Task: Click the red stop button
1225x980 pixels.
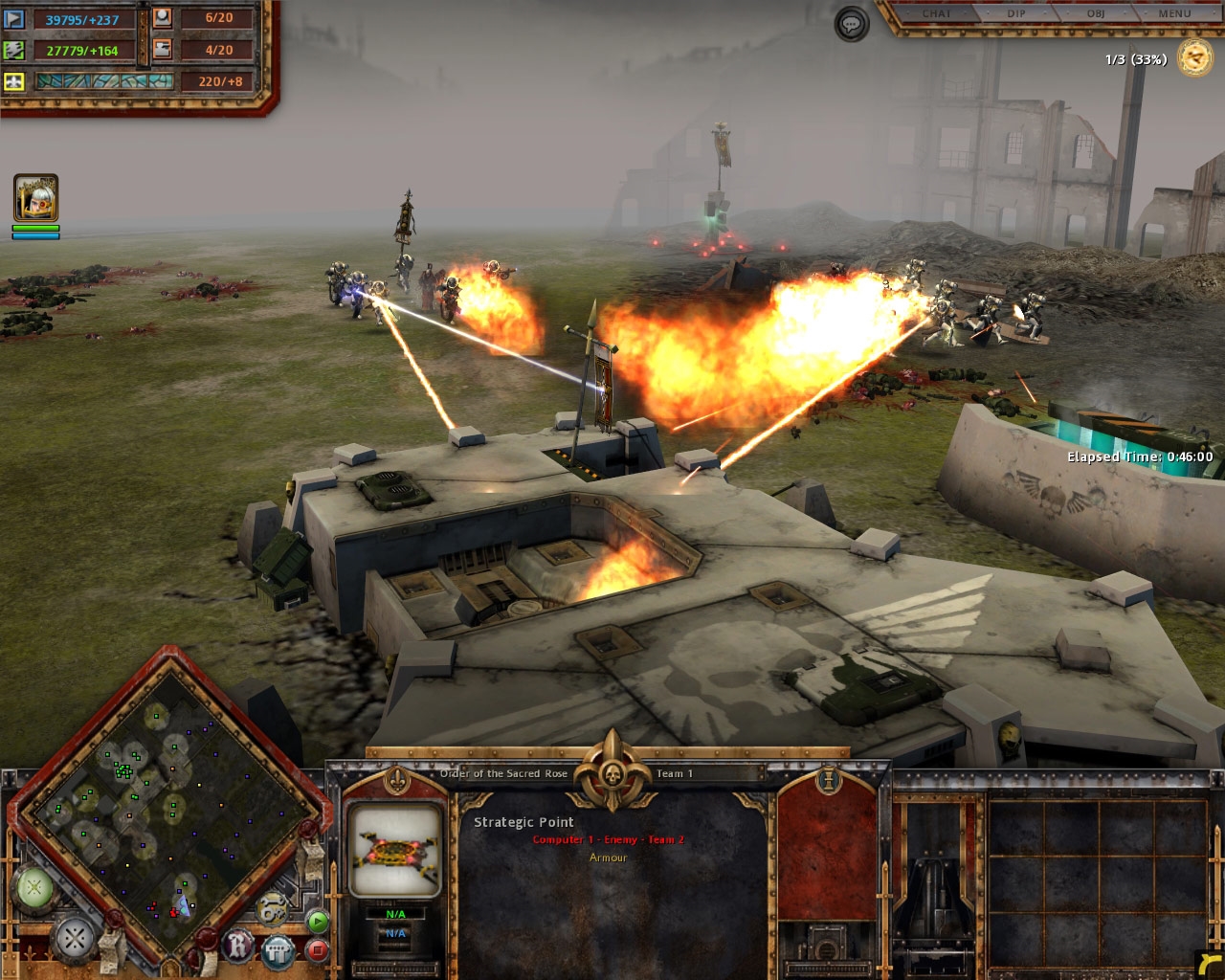Action: [x=318, y=950]
